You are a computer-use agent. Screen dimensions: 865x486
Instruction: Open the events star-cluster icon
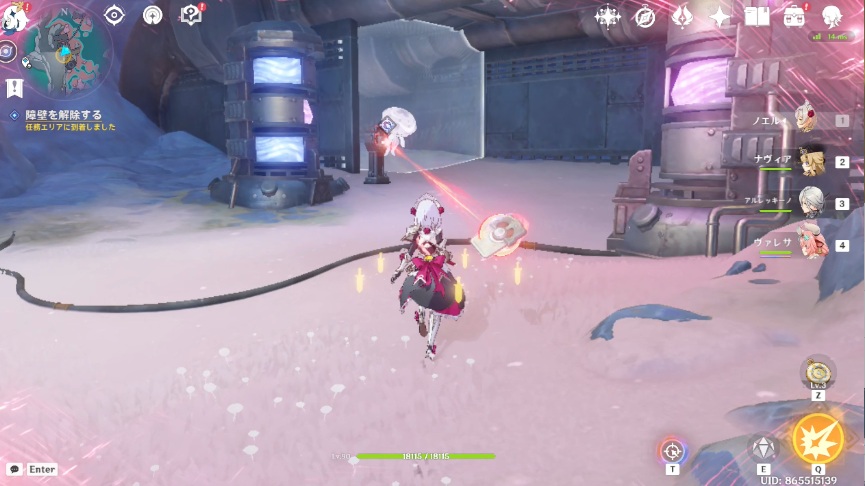(x=608, y=16)
